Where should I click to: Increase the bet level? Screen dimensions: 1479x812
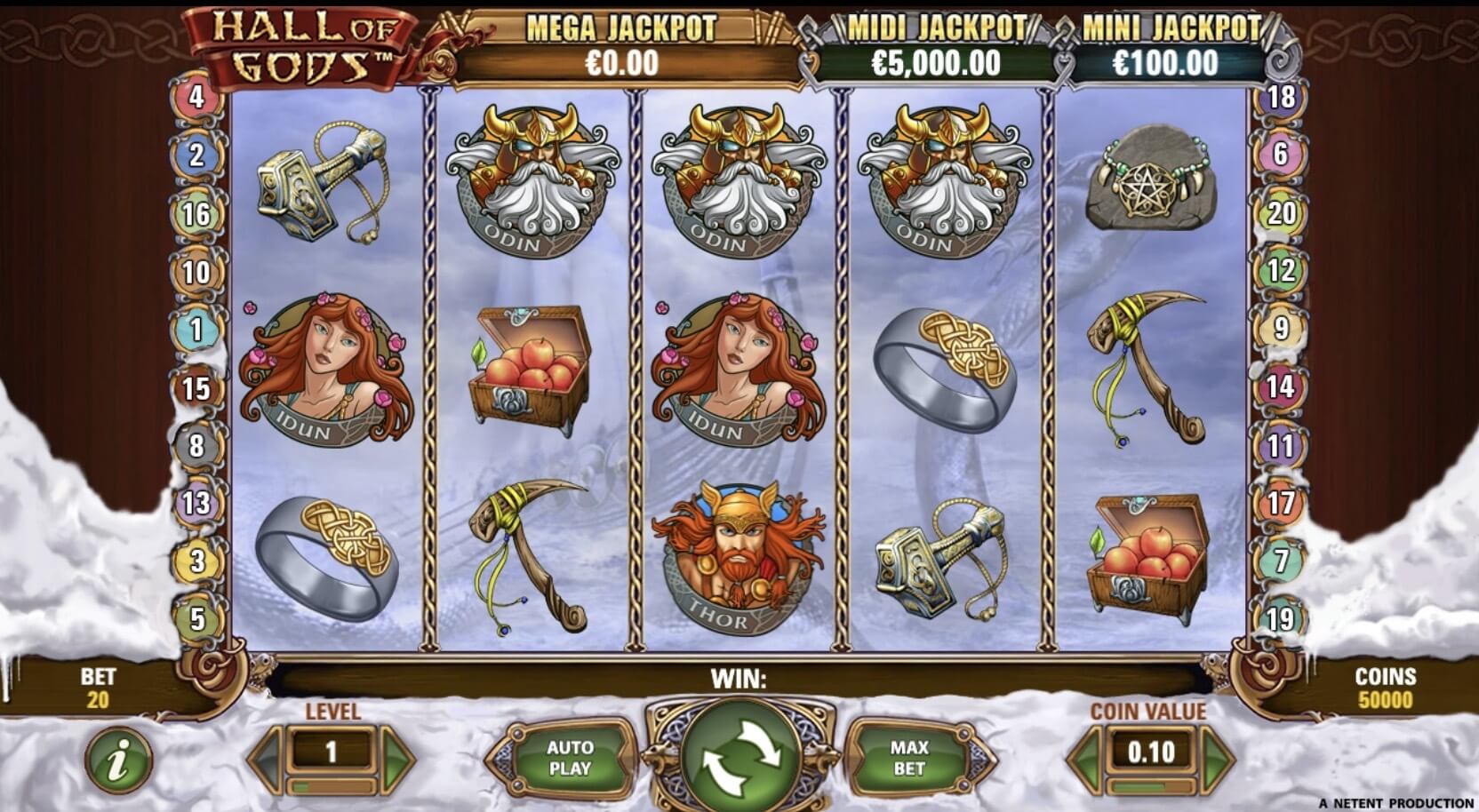point(398,758)
